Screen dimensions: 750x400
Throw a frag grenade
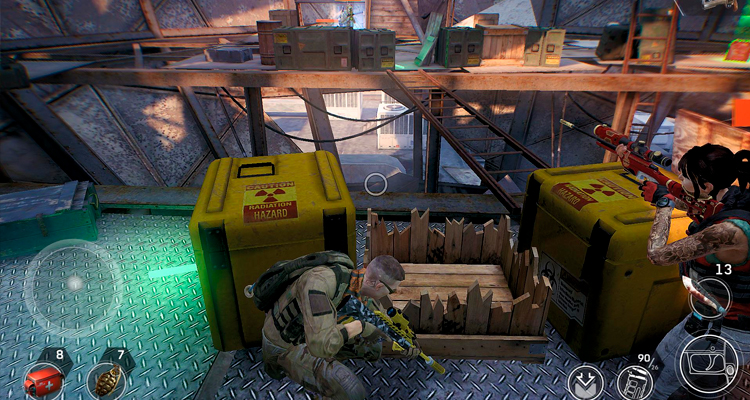click(x=104, y=381)
